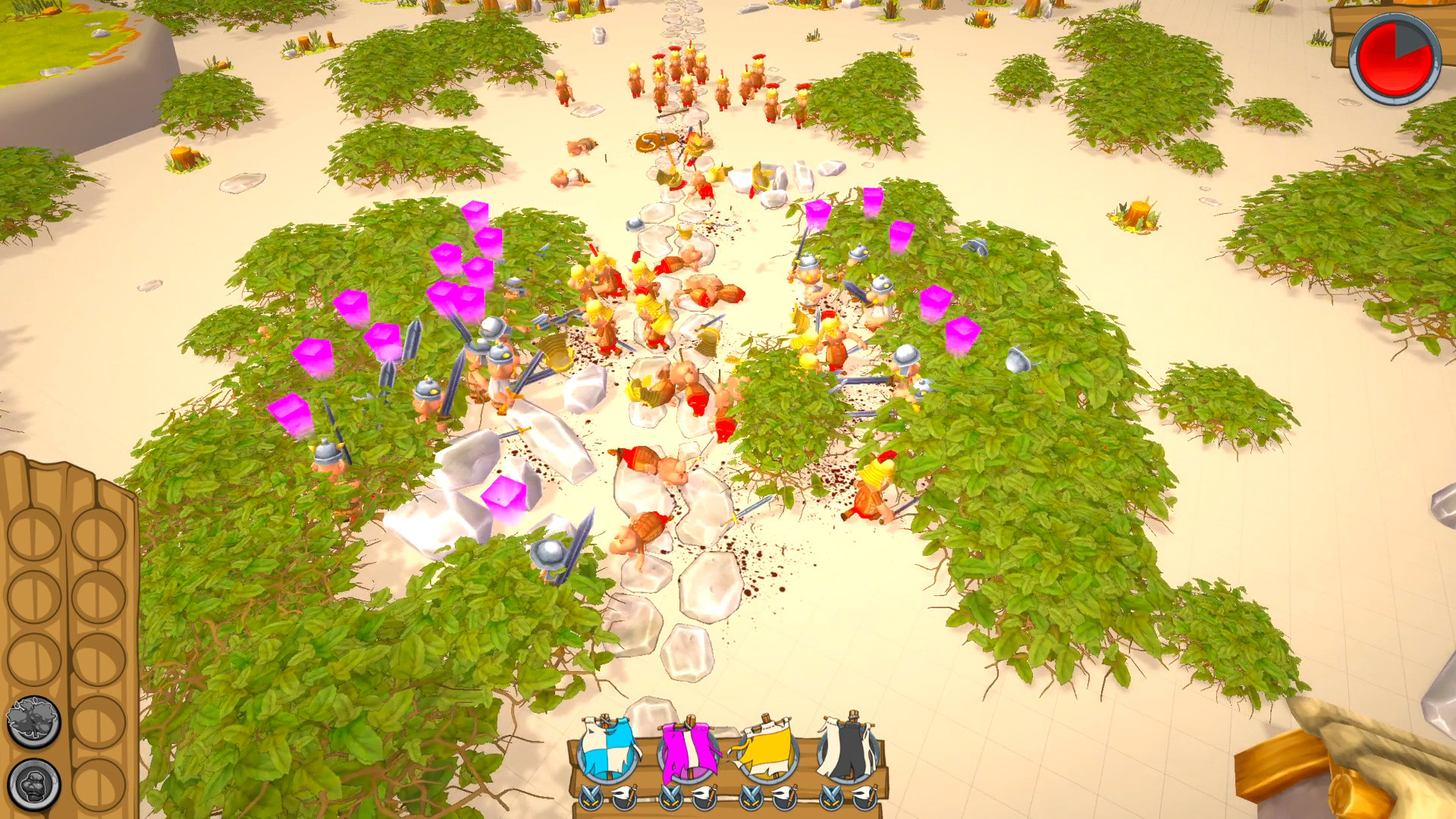Choose the yellow banner card
This screenshot has width=1456, height=819.
click(x=766, y=751)
